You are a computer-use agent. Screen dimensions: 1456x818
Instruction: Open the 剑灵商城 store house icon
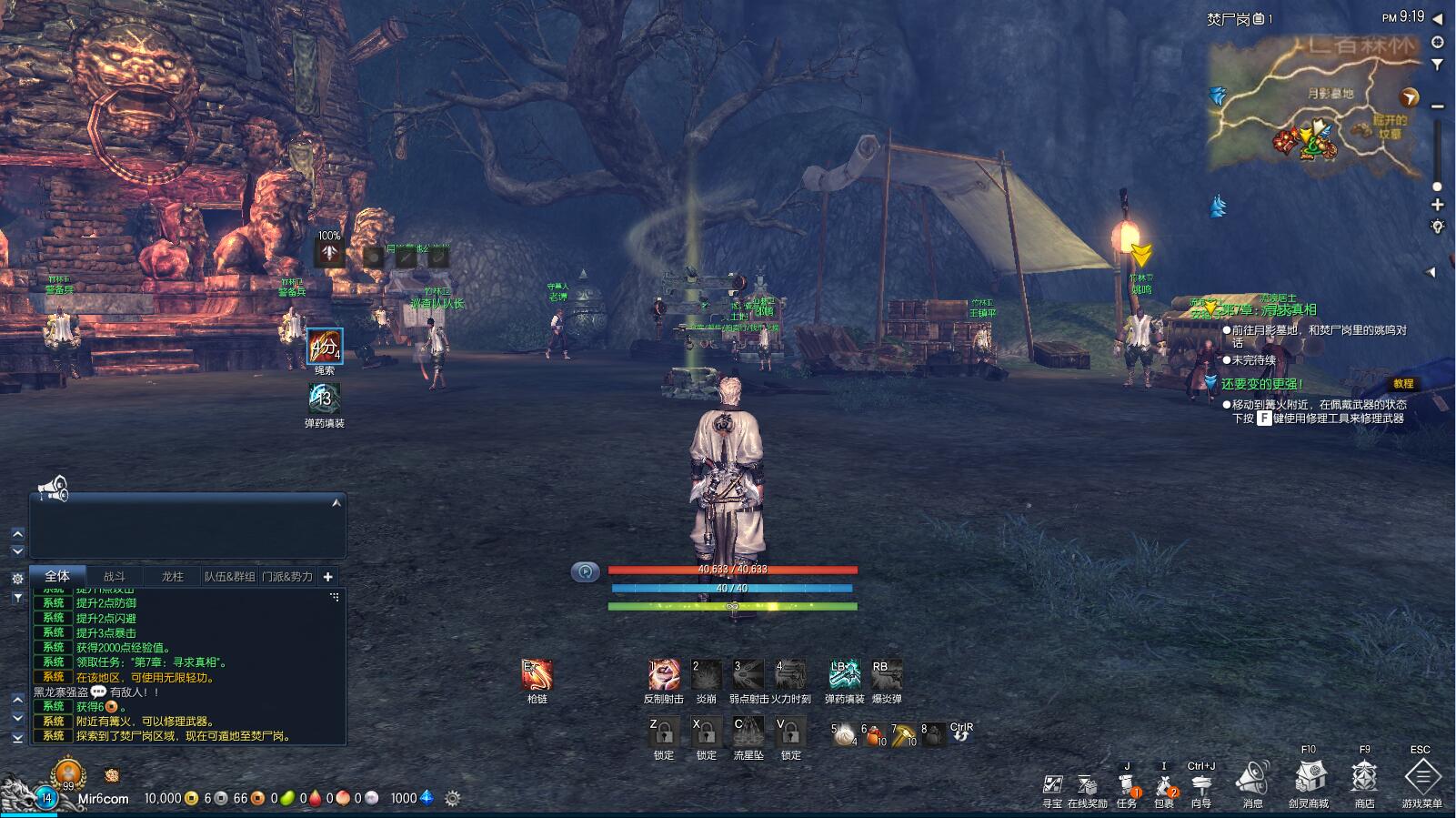[1309, 779]
